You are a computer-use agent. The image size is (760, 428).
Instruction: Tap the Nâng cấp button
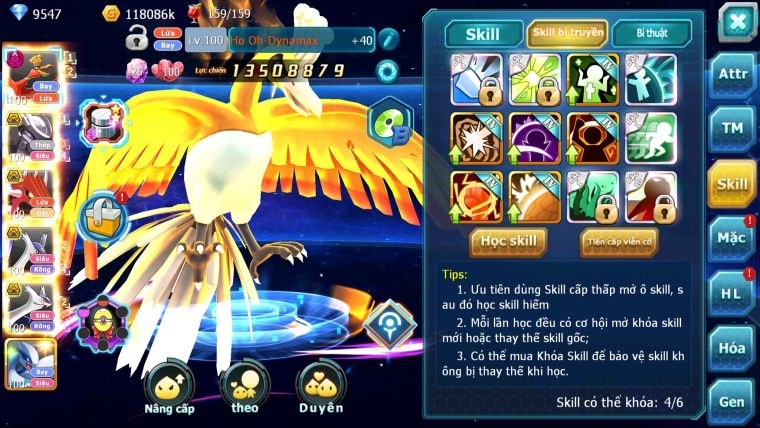coord(169,388)
